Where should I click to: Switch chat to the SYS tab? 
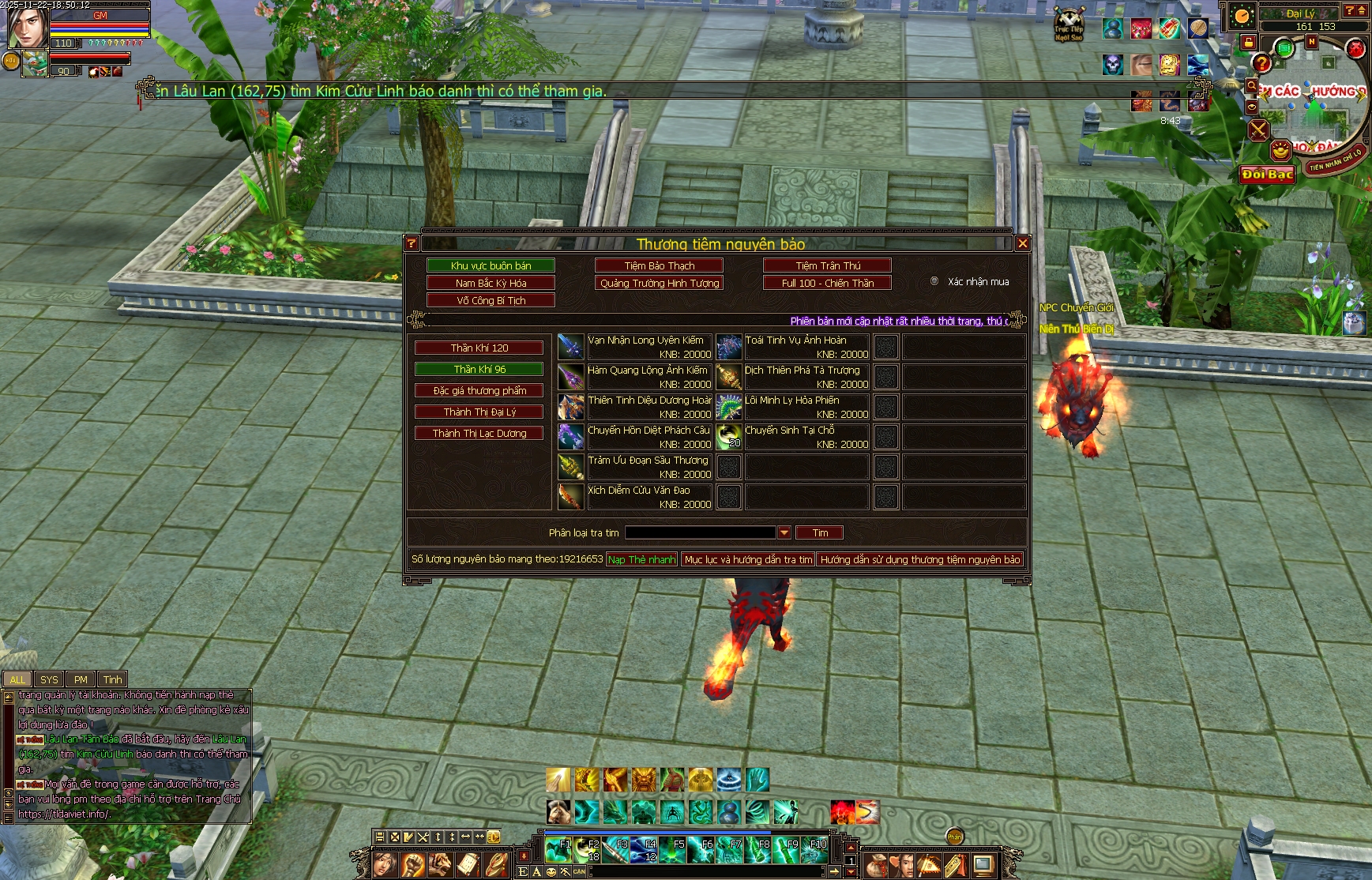[49, 679]
